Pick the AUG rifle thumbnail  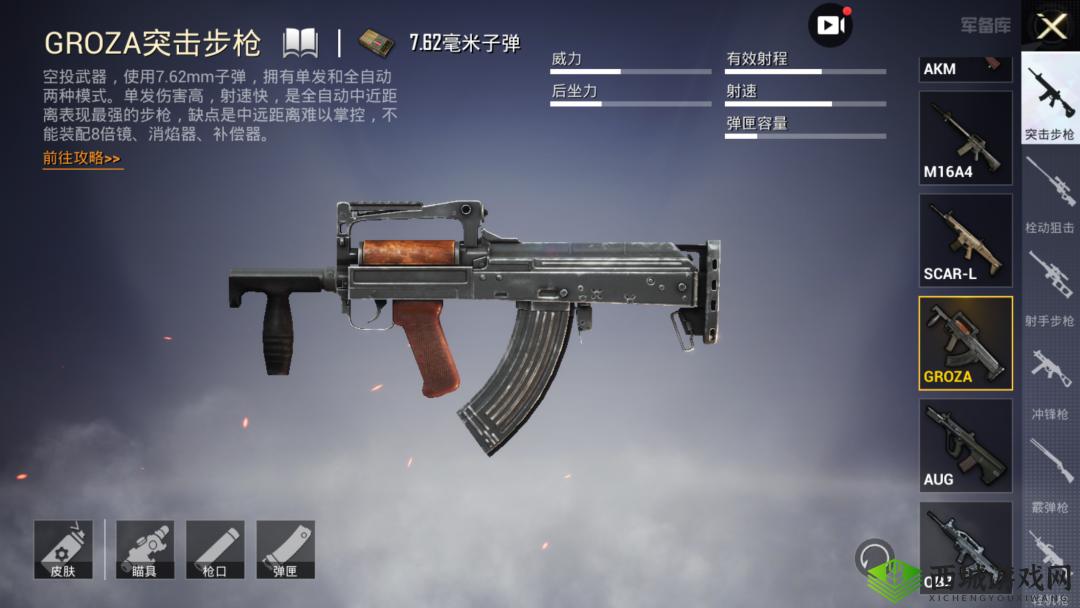965,445
